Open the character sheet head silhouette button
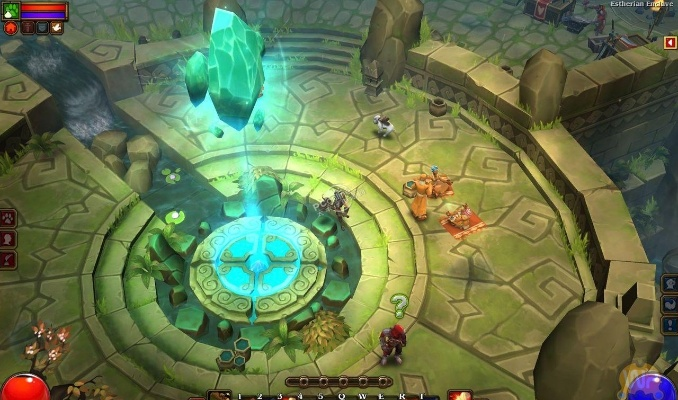Image resolution: width=678 pixels, height=400 pixels. [8, 239]
